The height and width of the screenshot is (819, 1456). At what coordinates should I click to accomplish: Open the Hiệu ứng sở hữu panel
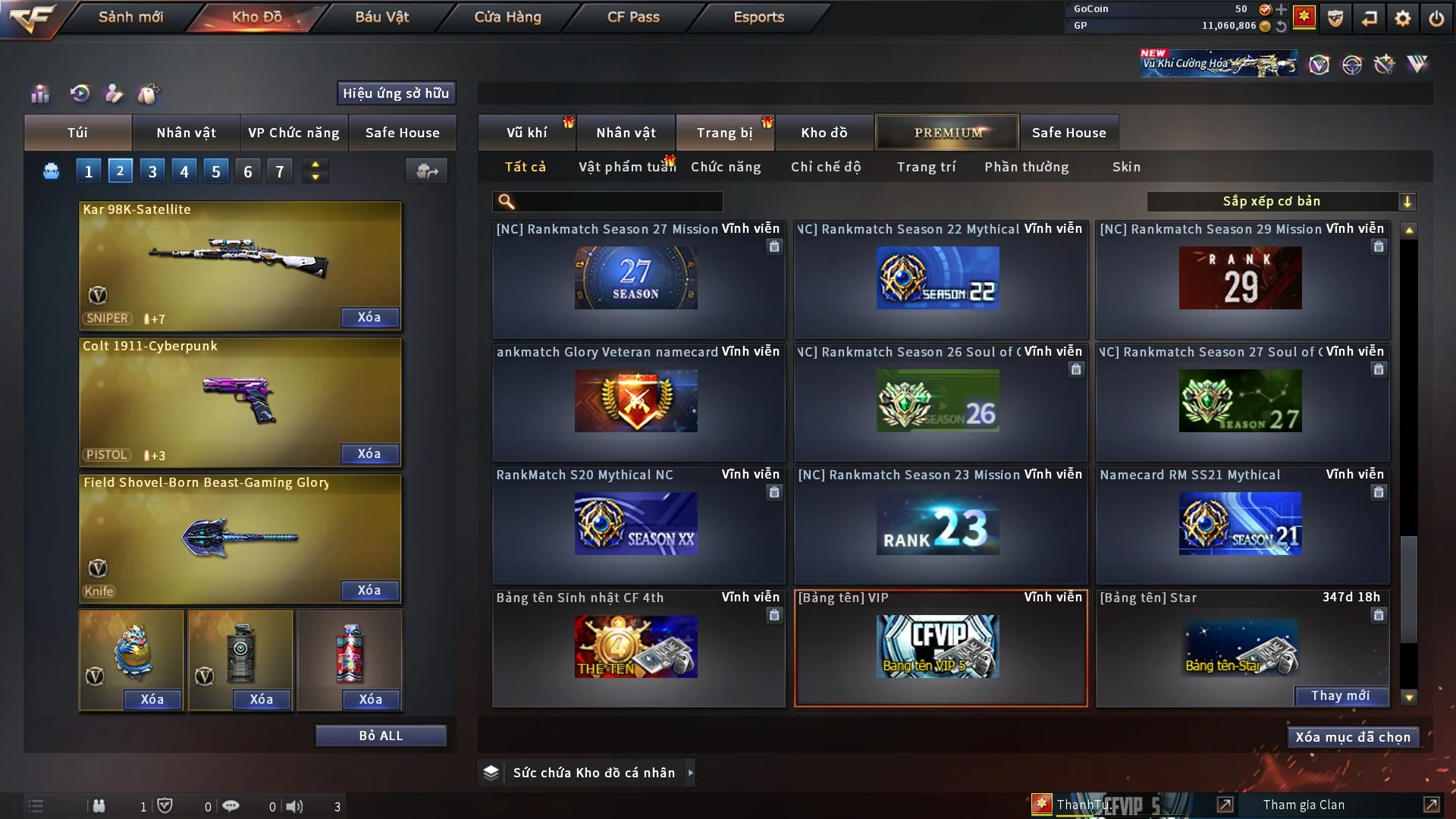(396, 93)
